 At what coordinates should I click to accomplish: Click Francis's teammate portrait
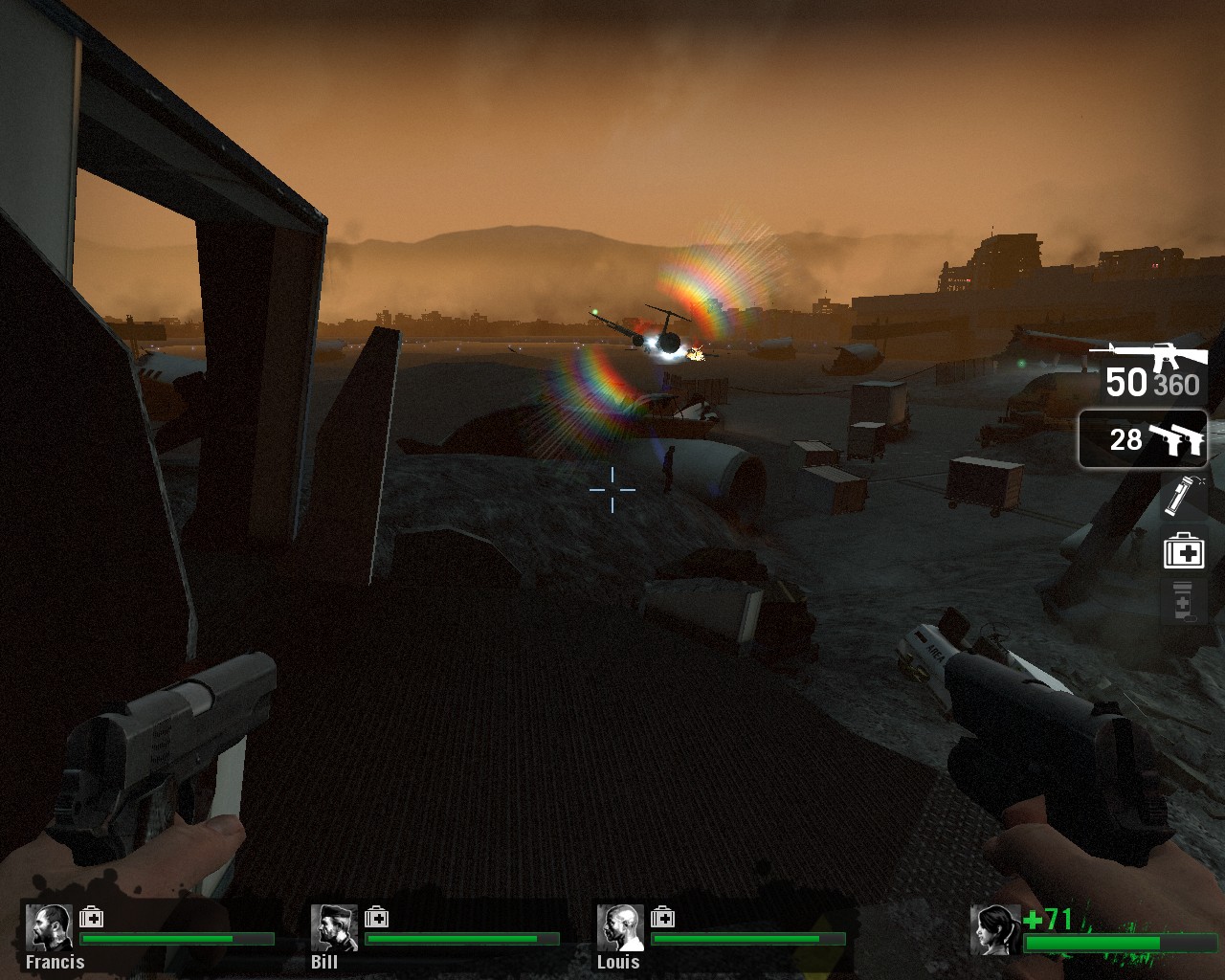49,927
